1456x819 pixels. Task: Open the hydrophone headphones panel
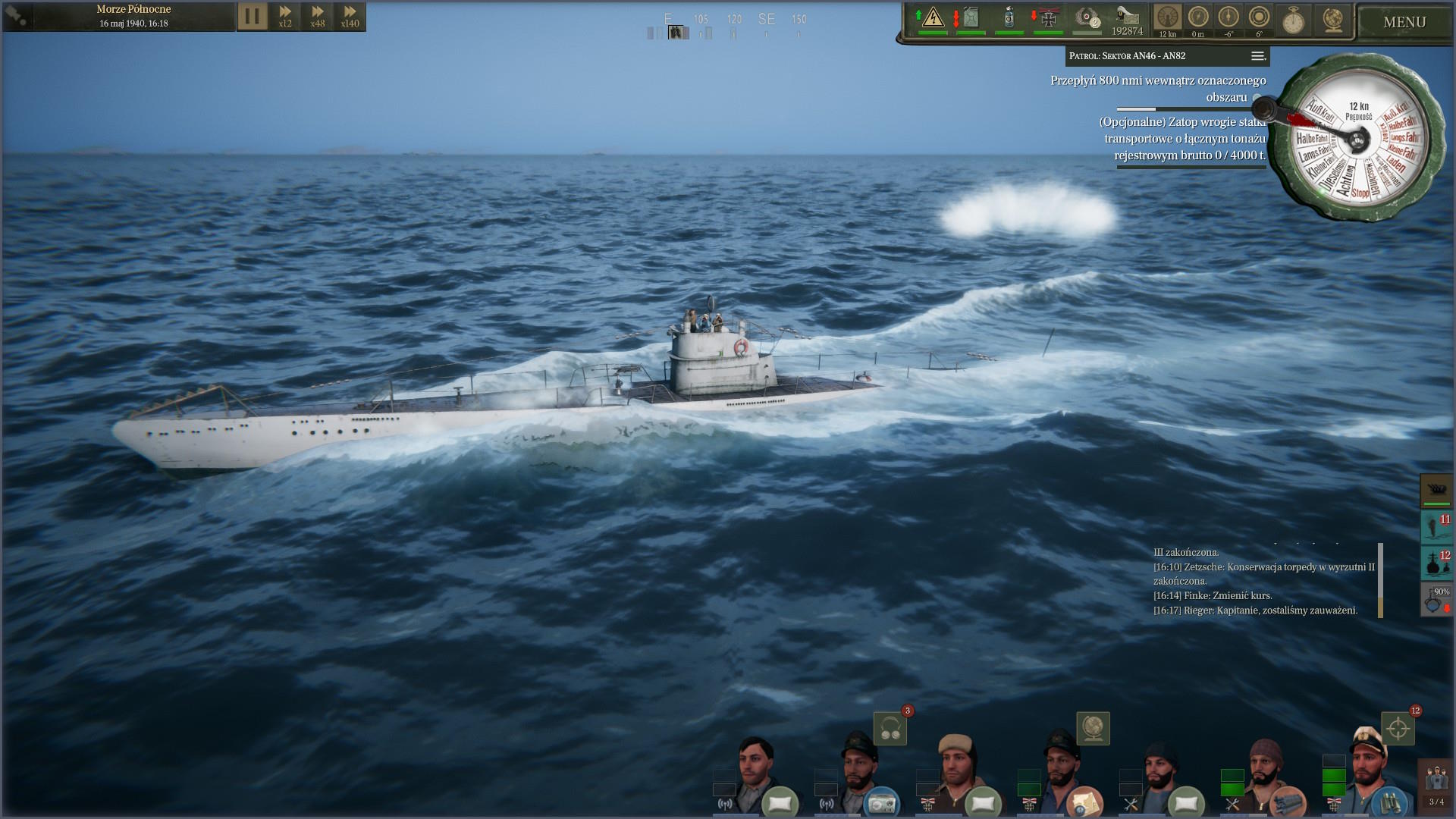pyautogui.click(x=890, y=730)
